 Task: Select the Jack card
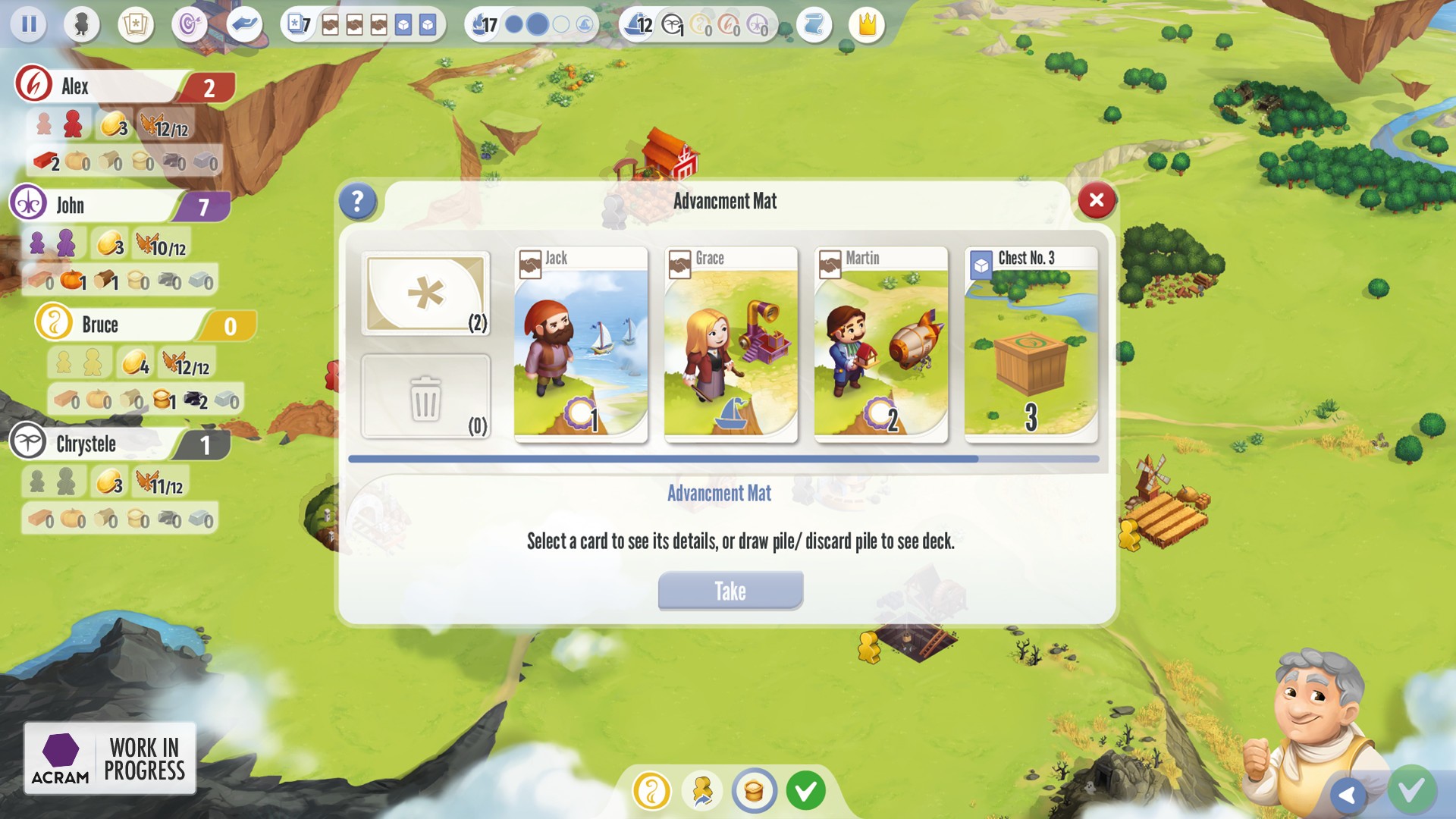pos(579,345)
